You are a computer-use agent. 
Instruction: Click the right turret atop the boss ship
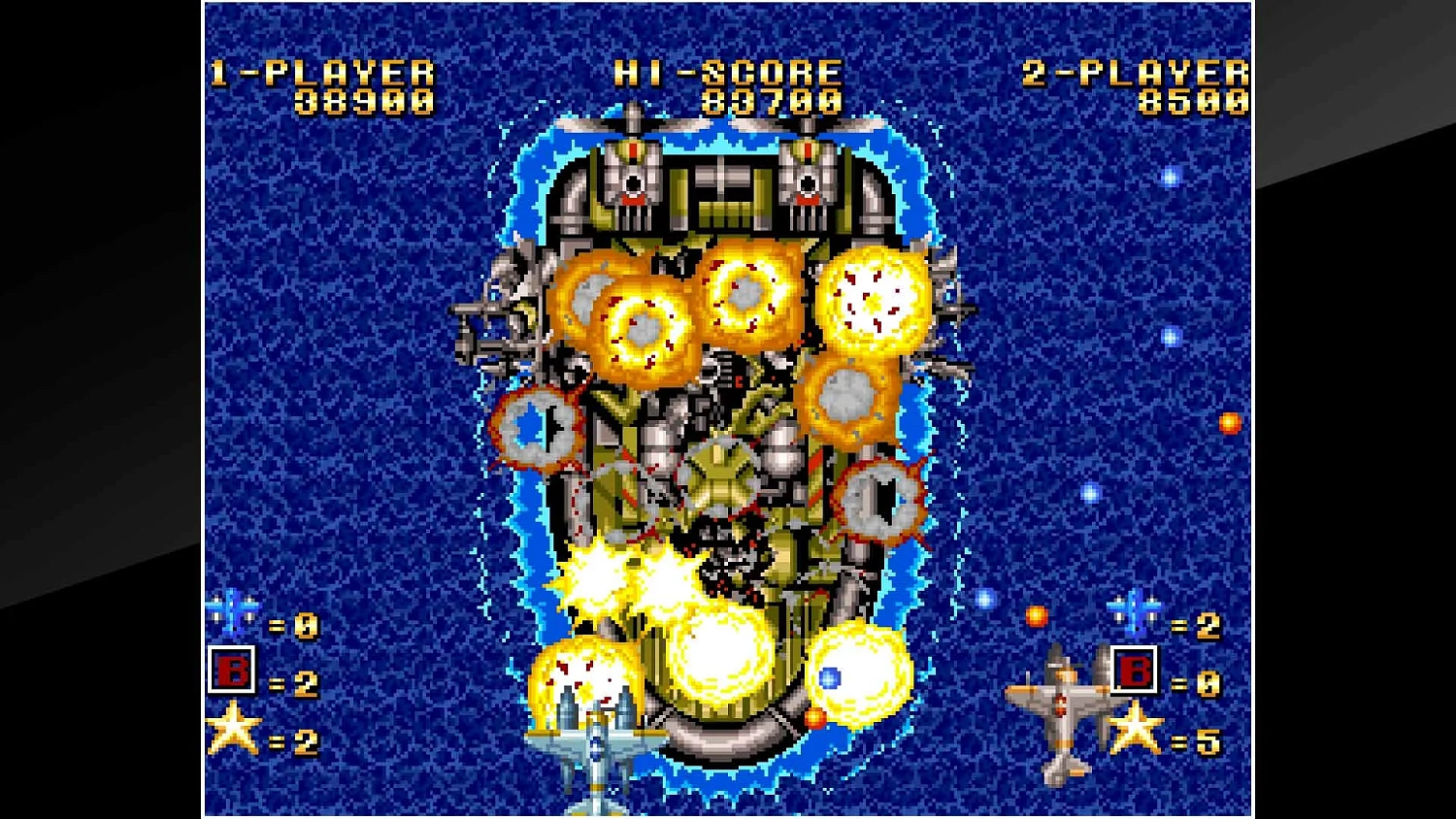[808, 175]
